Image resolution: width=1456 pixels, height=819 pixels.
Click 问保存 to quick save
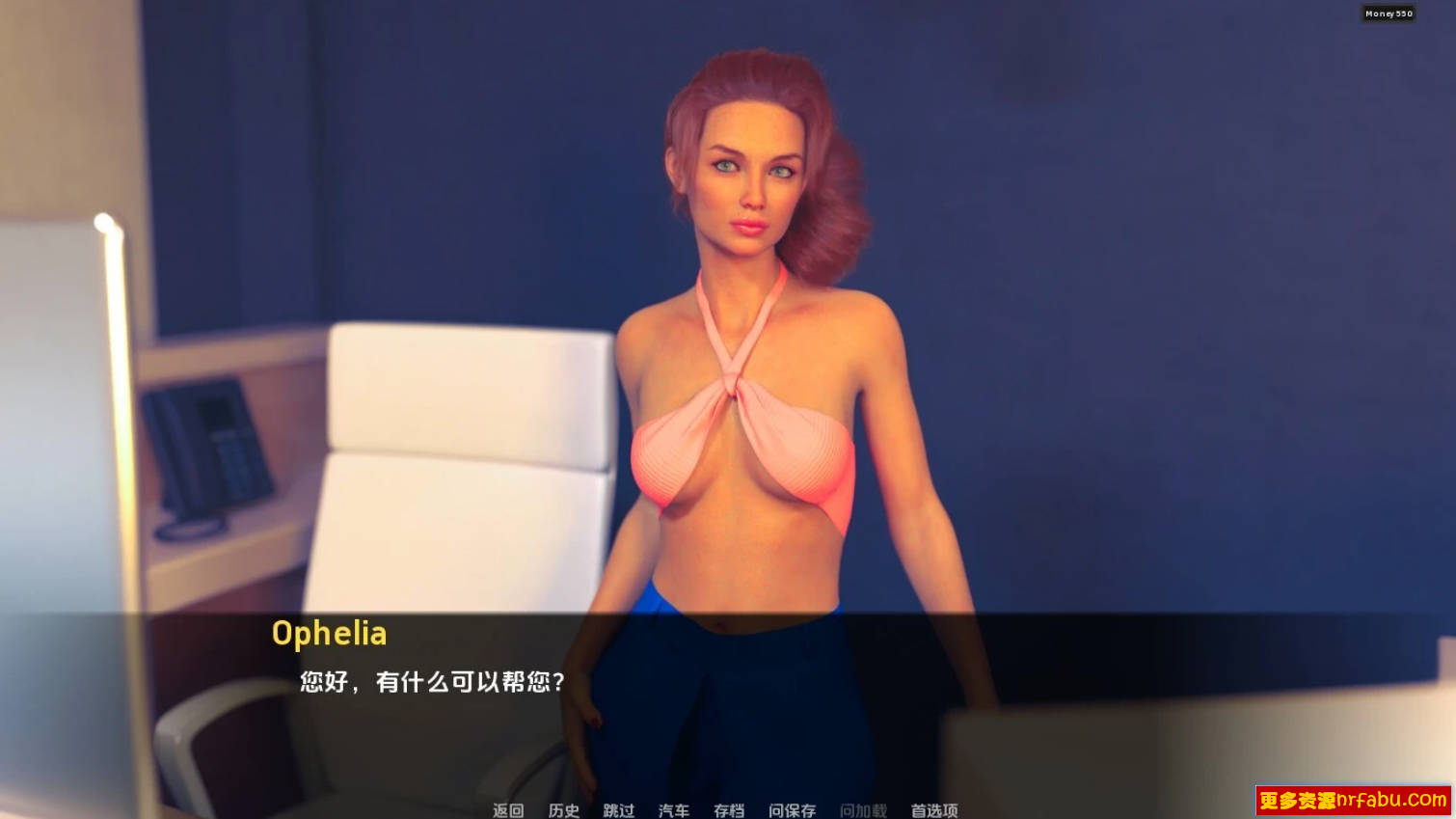[x=794, y=812]
